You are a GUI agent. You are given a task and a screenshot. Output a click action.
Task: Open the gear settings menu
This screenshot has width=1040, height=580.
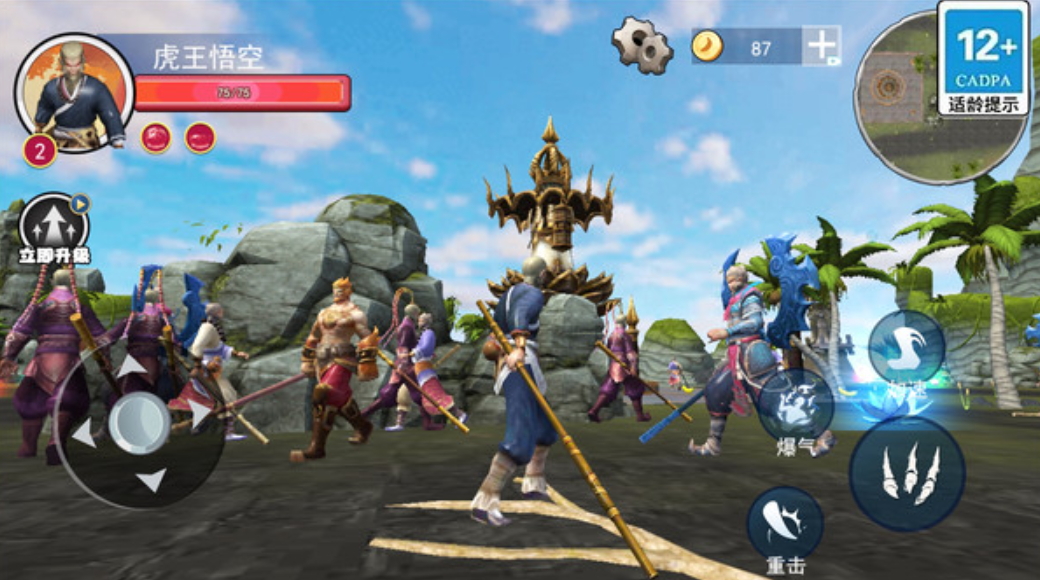point(642,44)
